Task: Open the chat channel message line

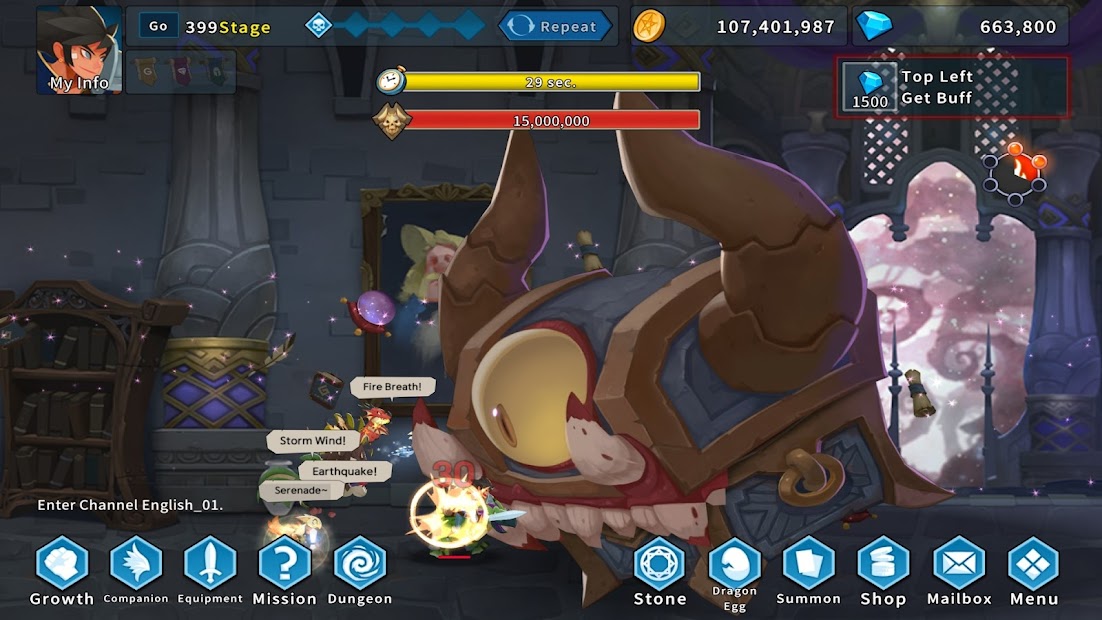Action: (x=130, y=505)
